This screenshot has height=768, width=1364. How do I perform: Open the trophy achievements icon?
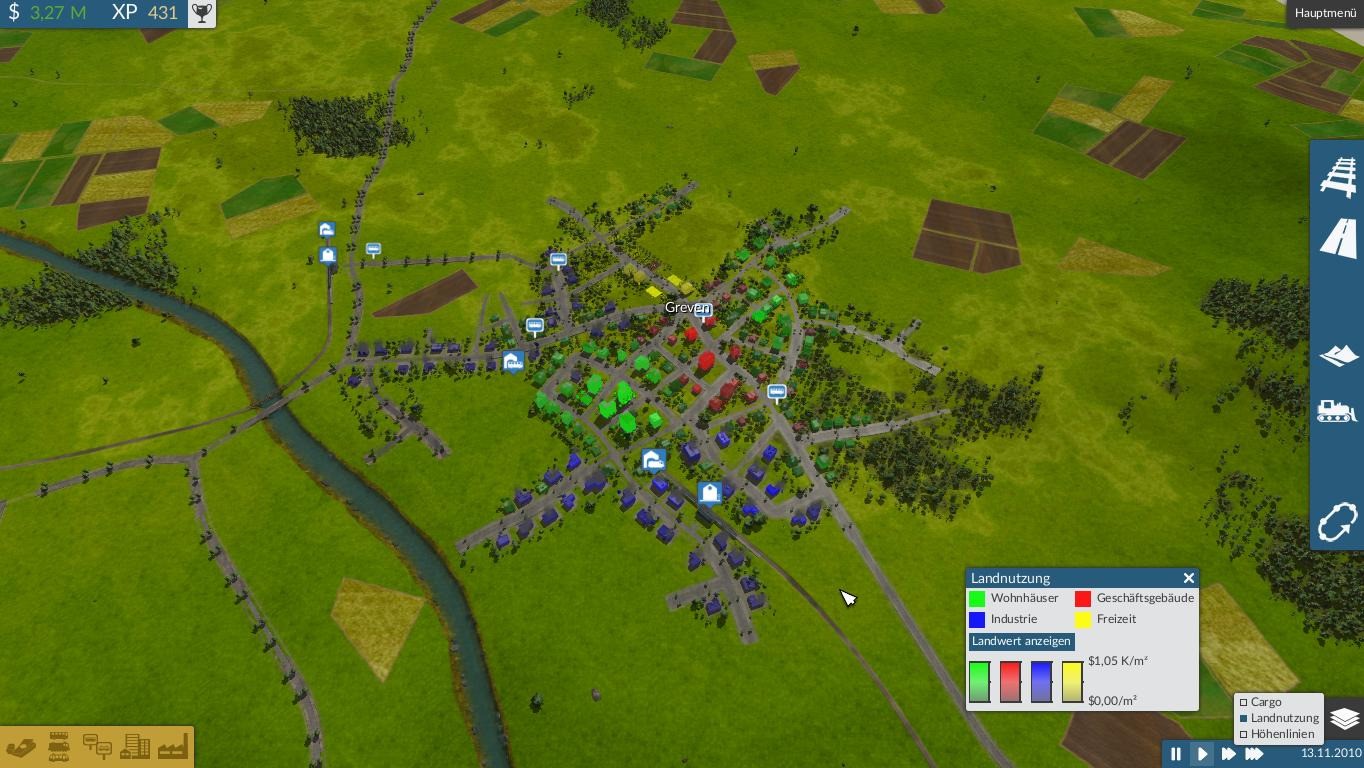[202, 13]
